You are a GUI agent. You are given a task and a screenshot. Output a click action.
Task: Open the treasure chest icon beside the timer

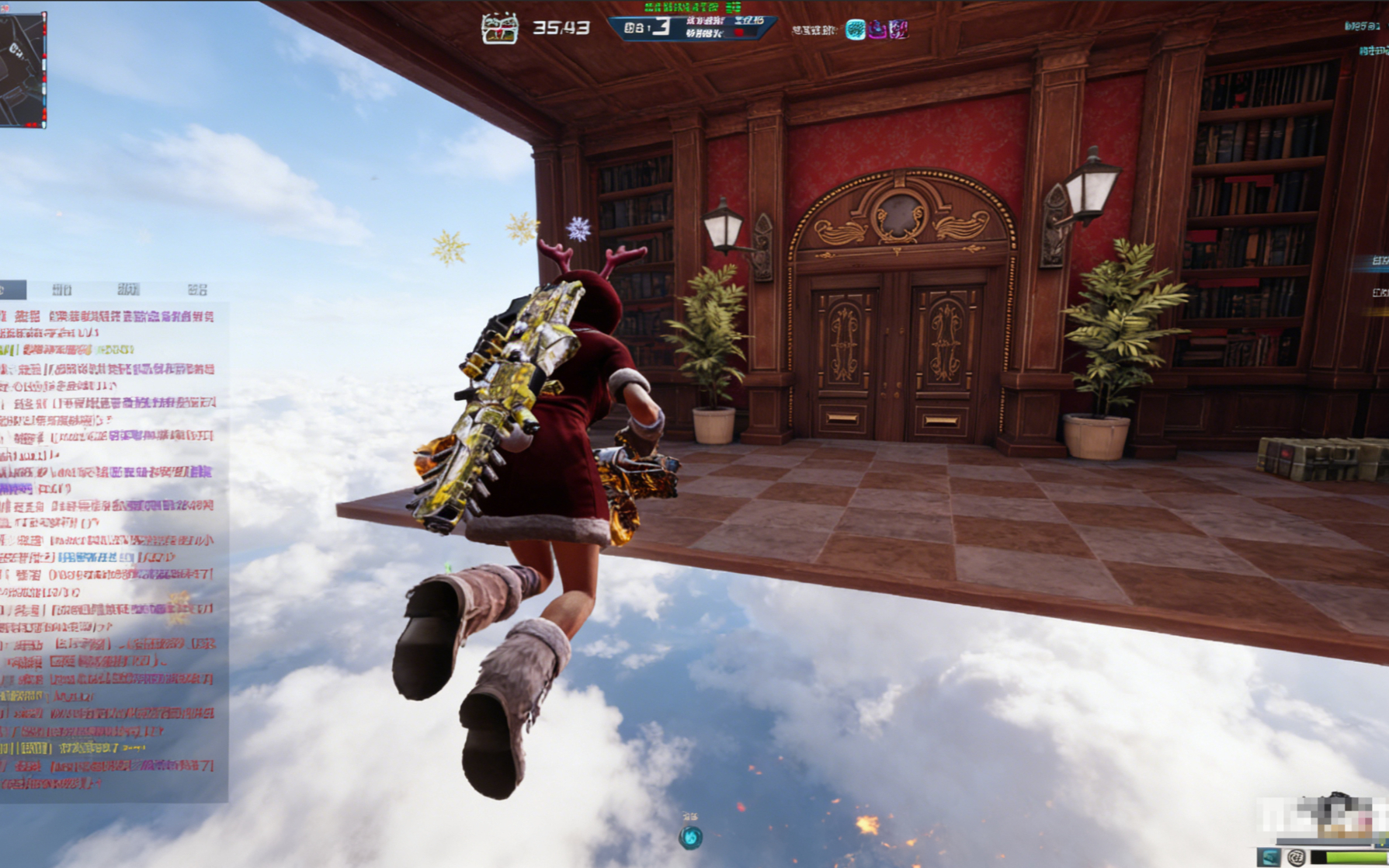[x=499, y=29]
